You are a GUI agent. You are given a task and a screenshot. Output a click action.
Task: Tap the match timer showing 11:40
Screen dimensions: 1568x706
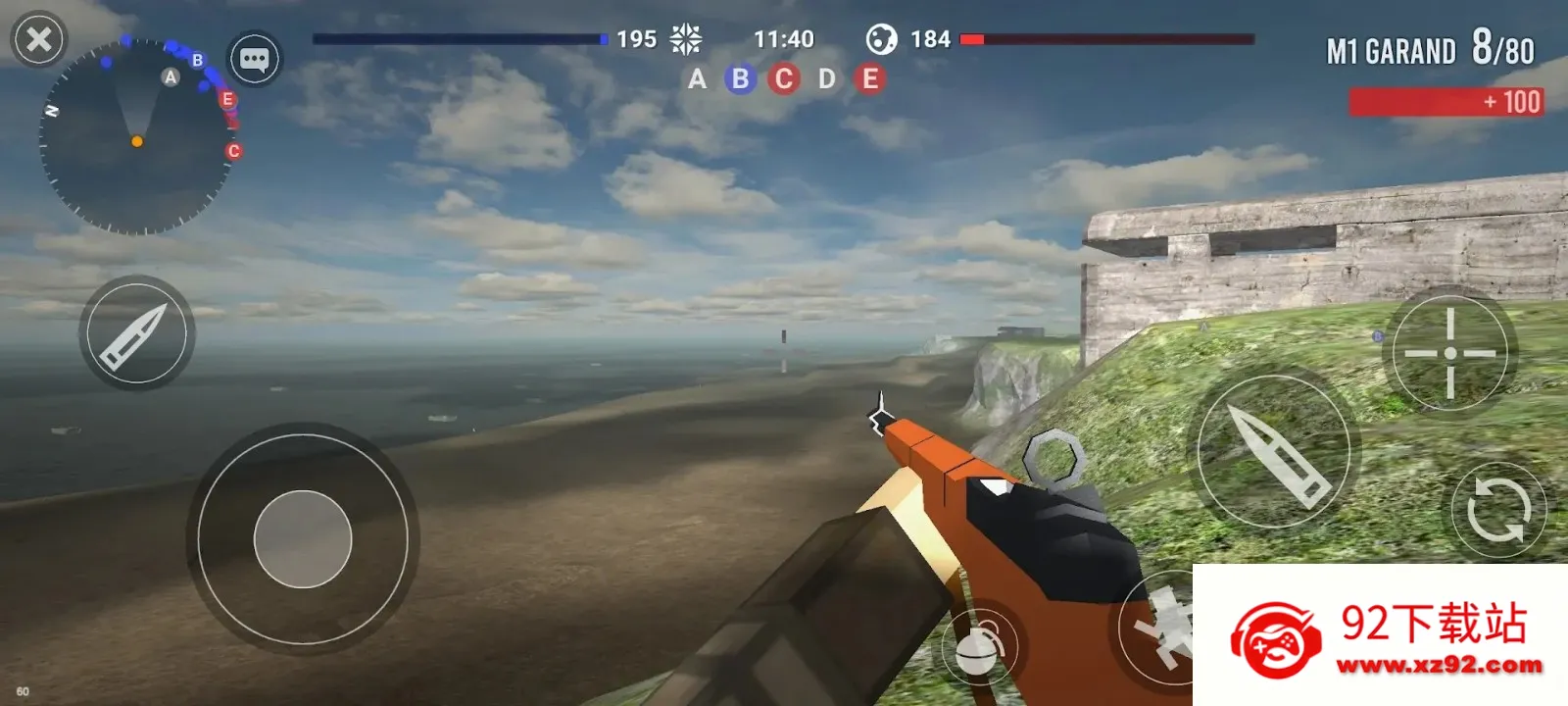tap(785, 39)
